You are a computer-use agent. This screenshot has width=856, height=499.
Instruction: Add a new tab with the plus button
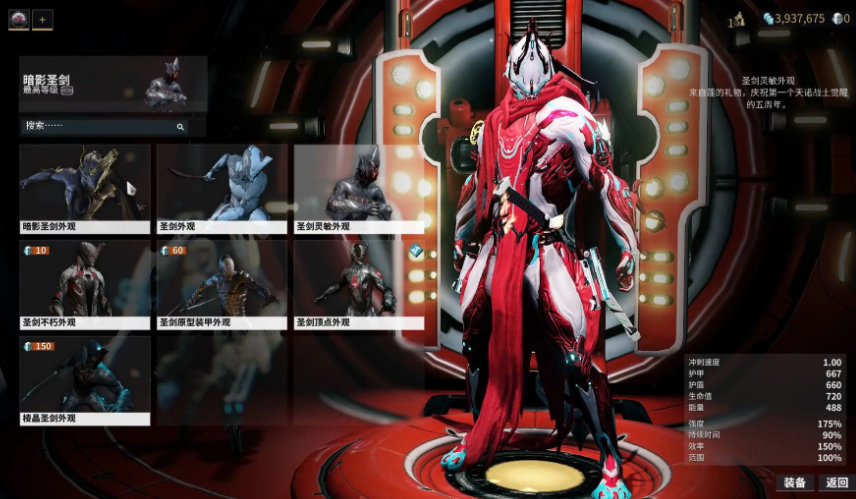click(x=42, y=20)
